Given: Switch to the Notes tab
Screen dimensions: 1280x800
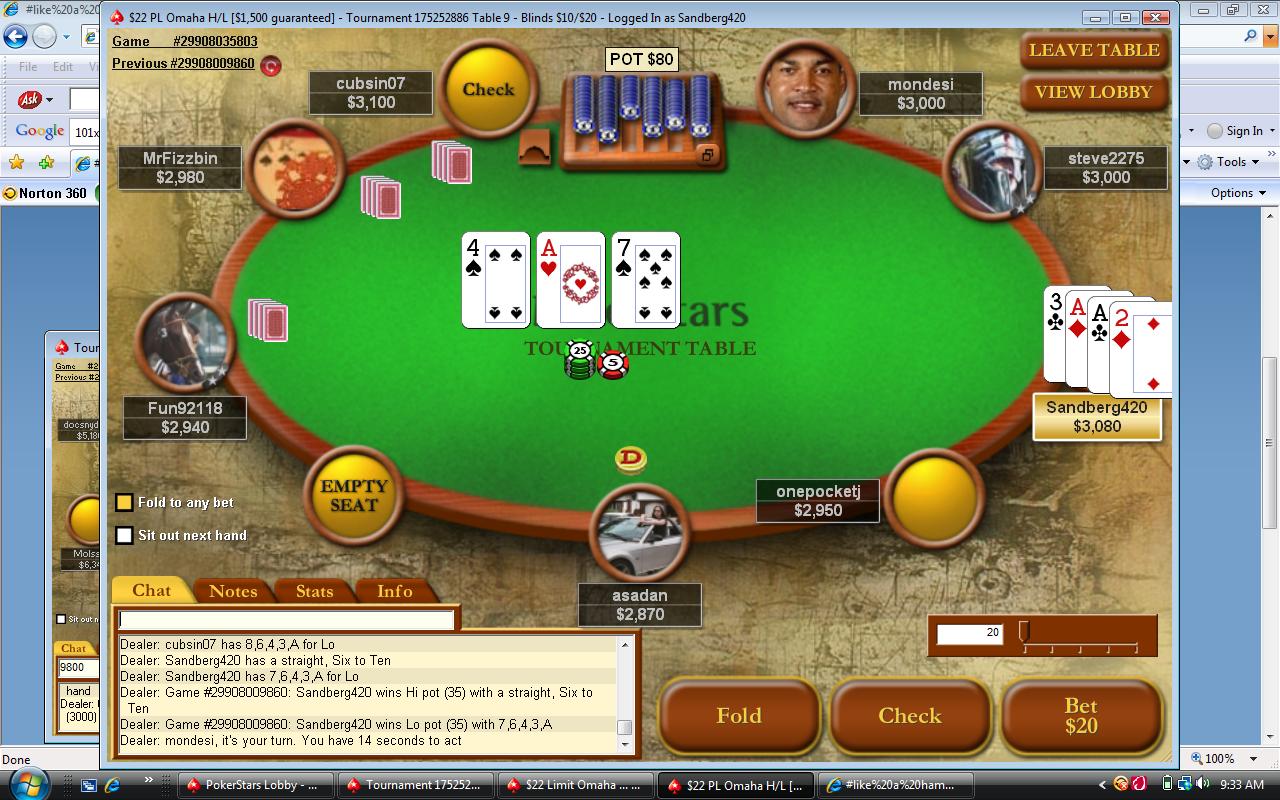Looking at the screenshot, I should tap(233, 591).
